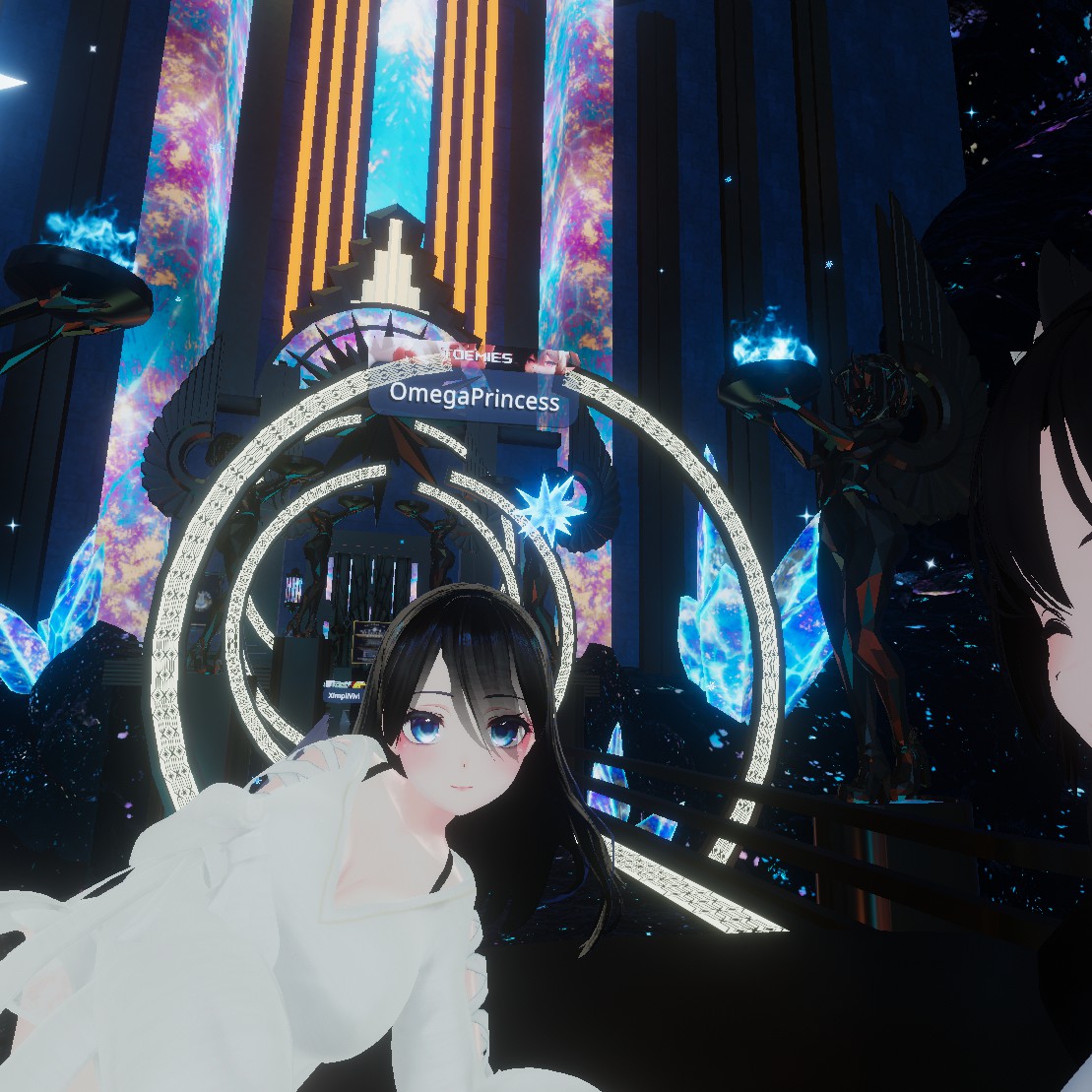The image size is (1092, 1092).
Task: Select the small XimpilVivi nameplate
Action: click(344, 695)
